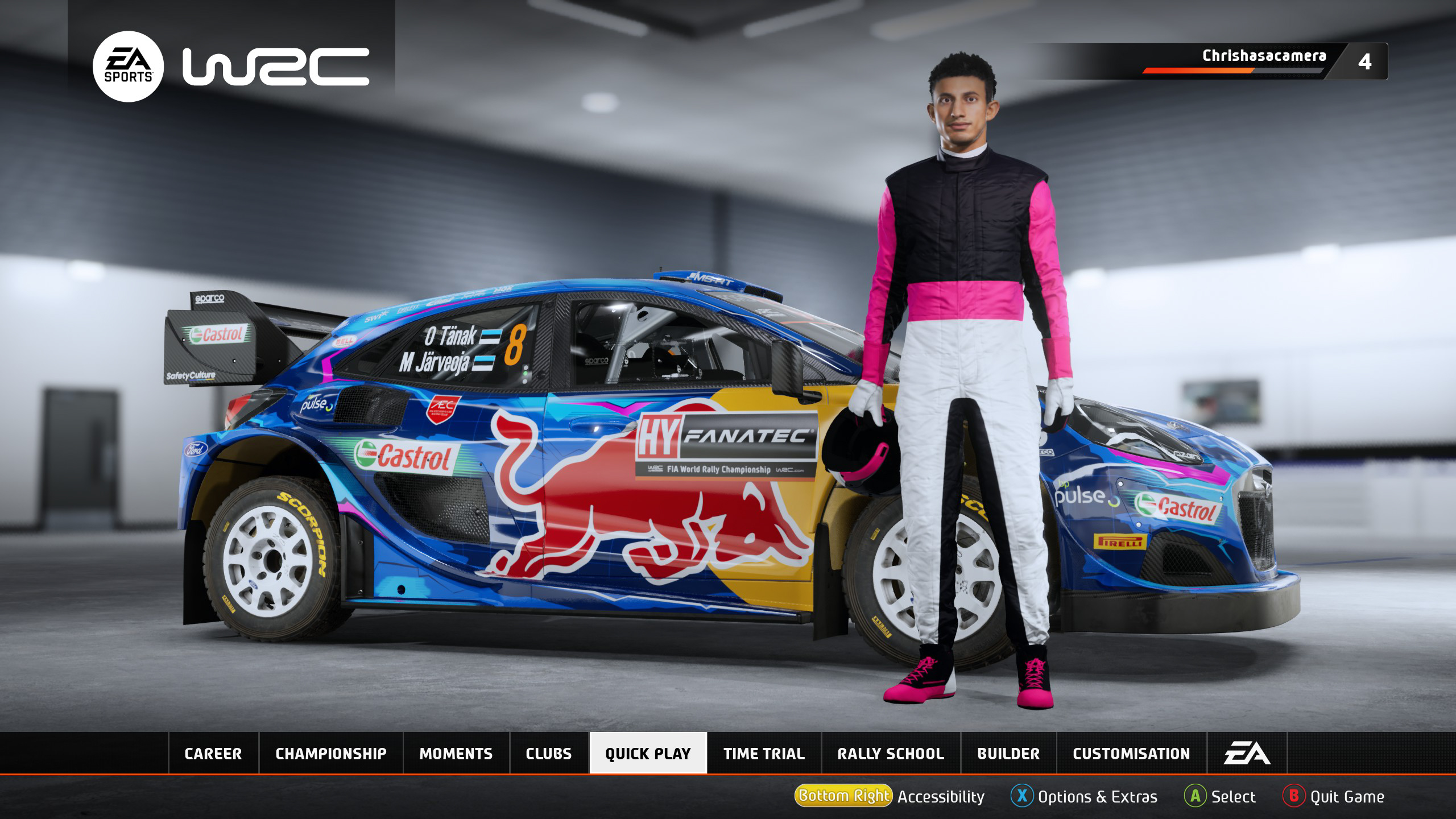Show the Accessibility settings

click(x=890, y=797)
